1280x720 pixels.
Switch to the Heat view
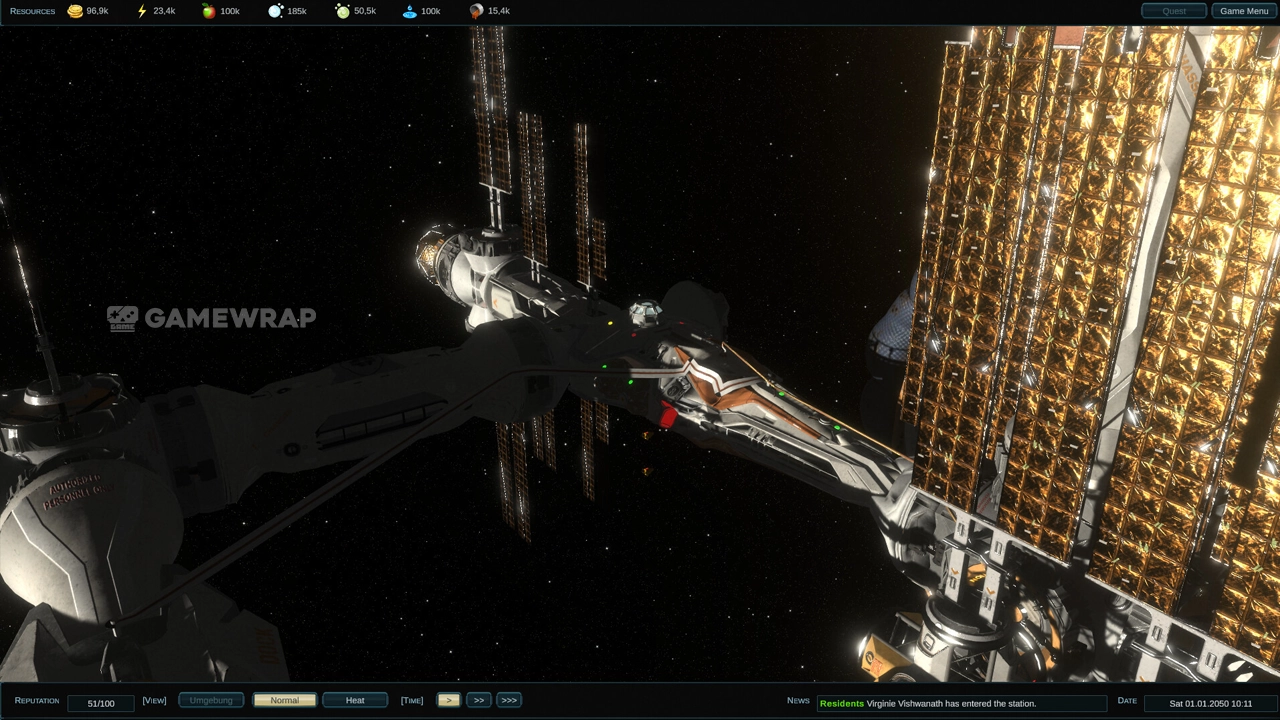point(355,701)
